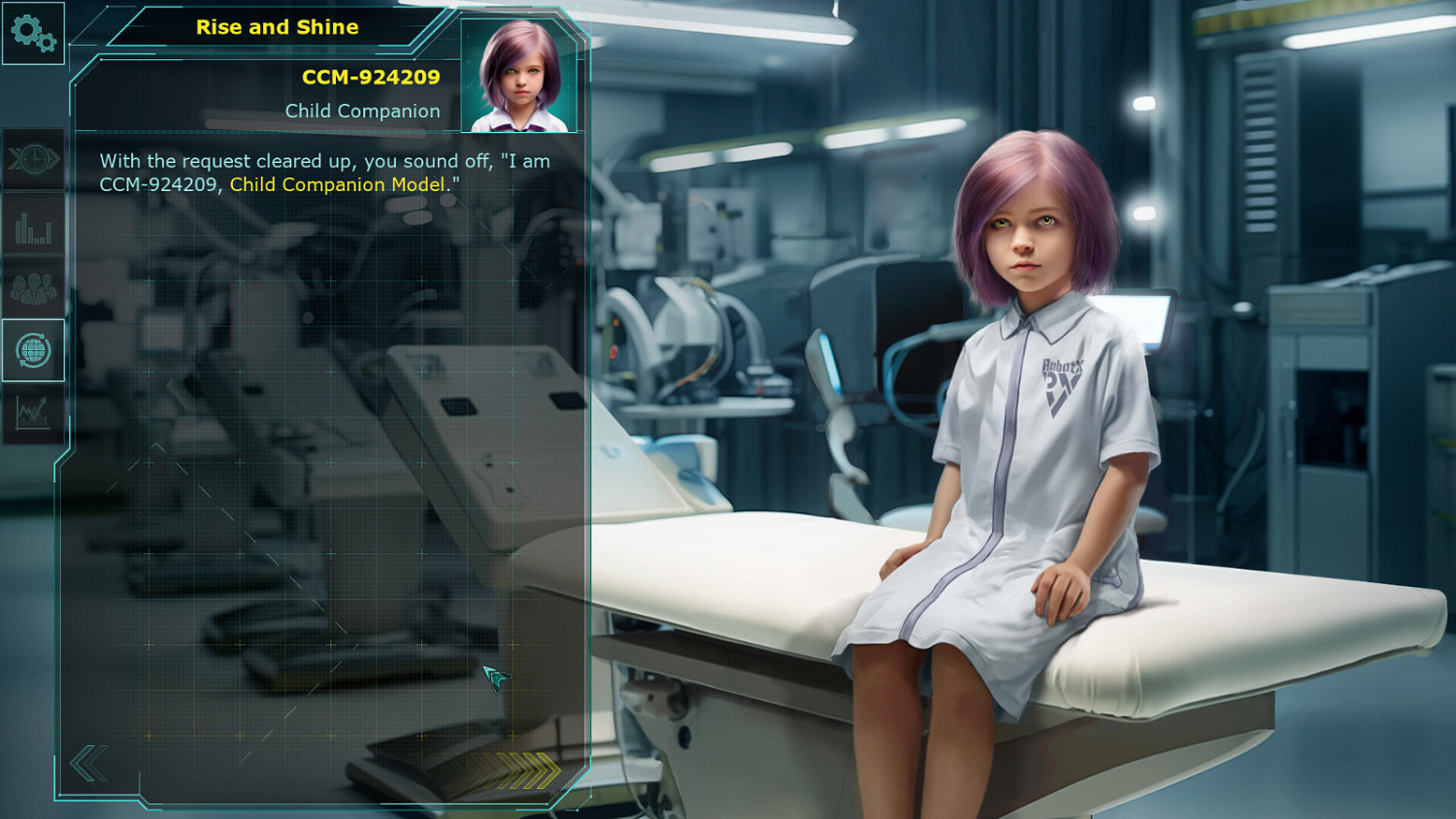
Task: Select the Rise and Shine title banner
Action: (278, 27)
